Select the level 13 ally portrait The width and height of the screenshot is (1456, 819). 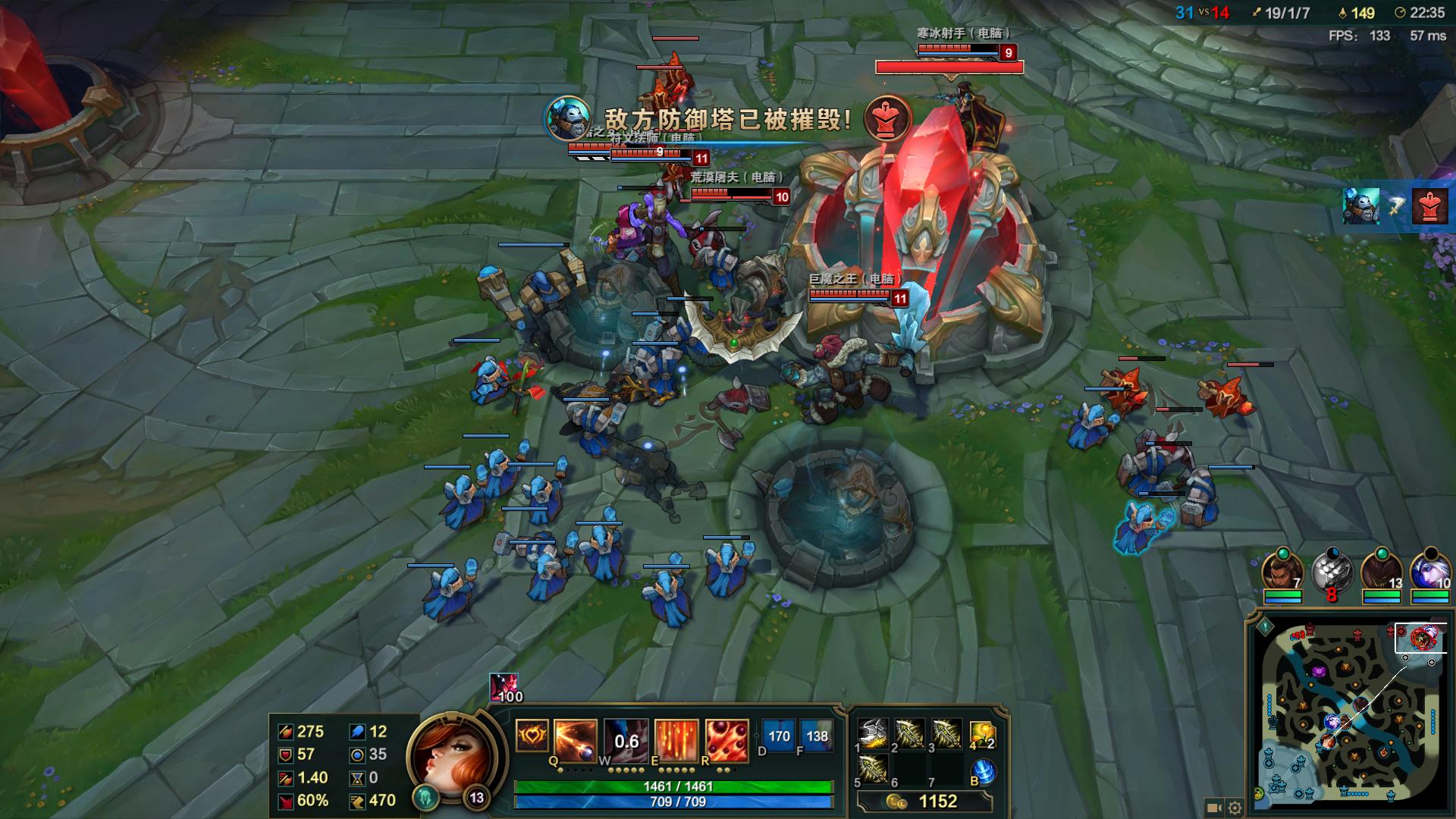(1381, 572)
